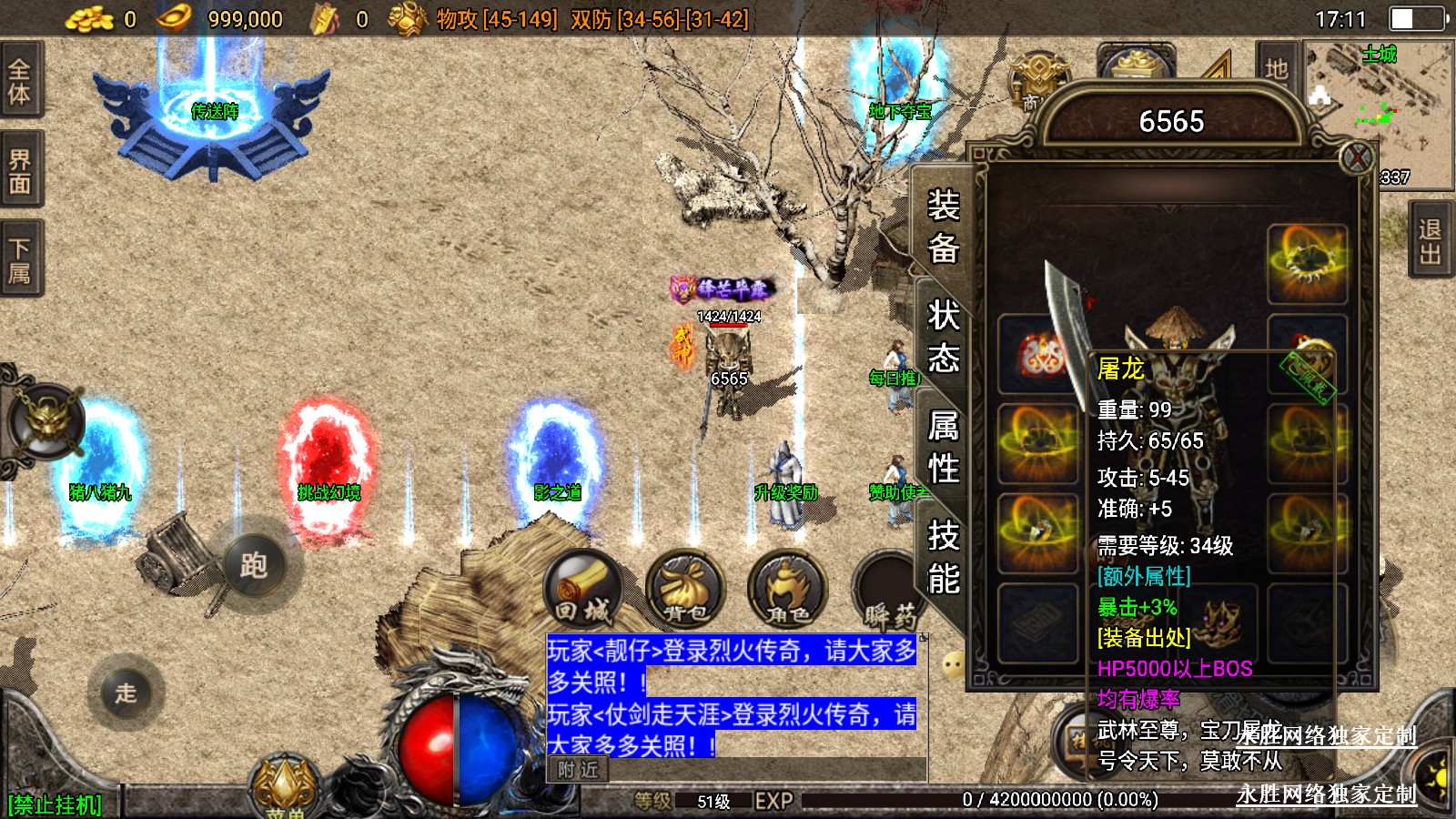1456x819 pixels.
Task: Click the 地 map button
Action: tap(1276, 68)
